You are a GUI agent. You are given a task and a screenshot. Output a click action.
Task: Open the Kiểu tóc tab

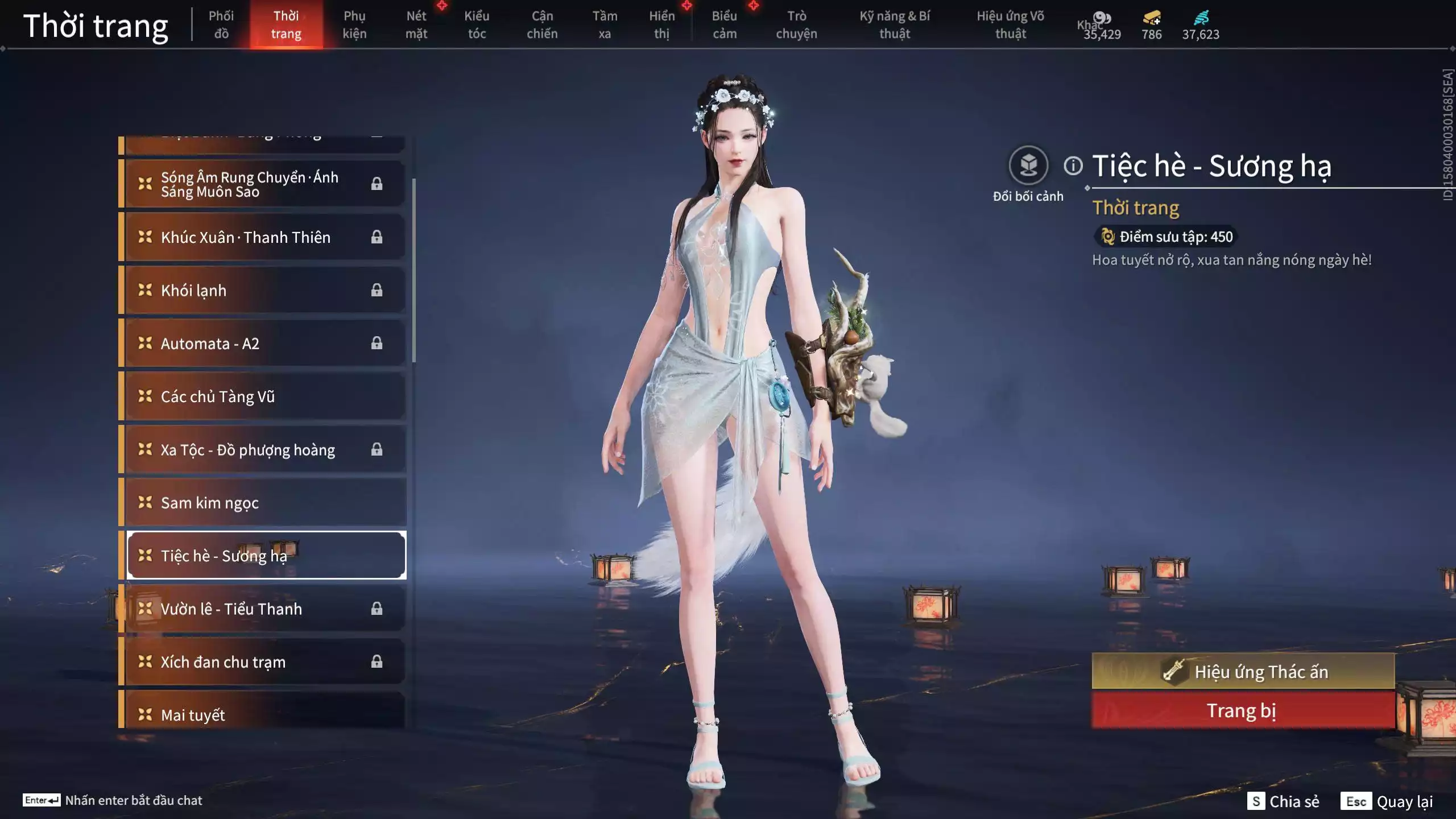pos(477,24)
